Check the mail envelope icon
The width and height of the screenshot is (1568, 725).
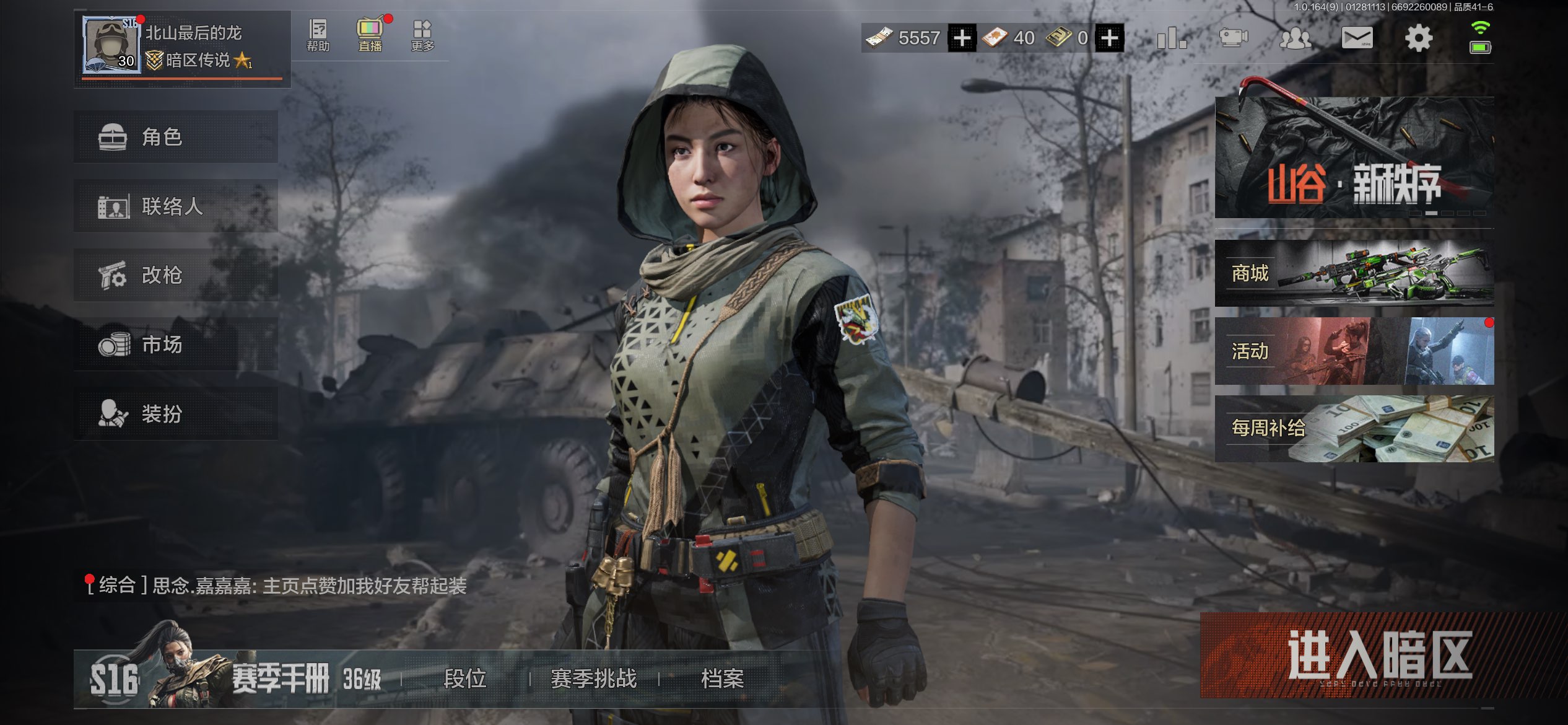coord(1356,38)
